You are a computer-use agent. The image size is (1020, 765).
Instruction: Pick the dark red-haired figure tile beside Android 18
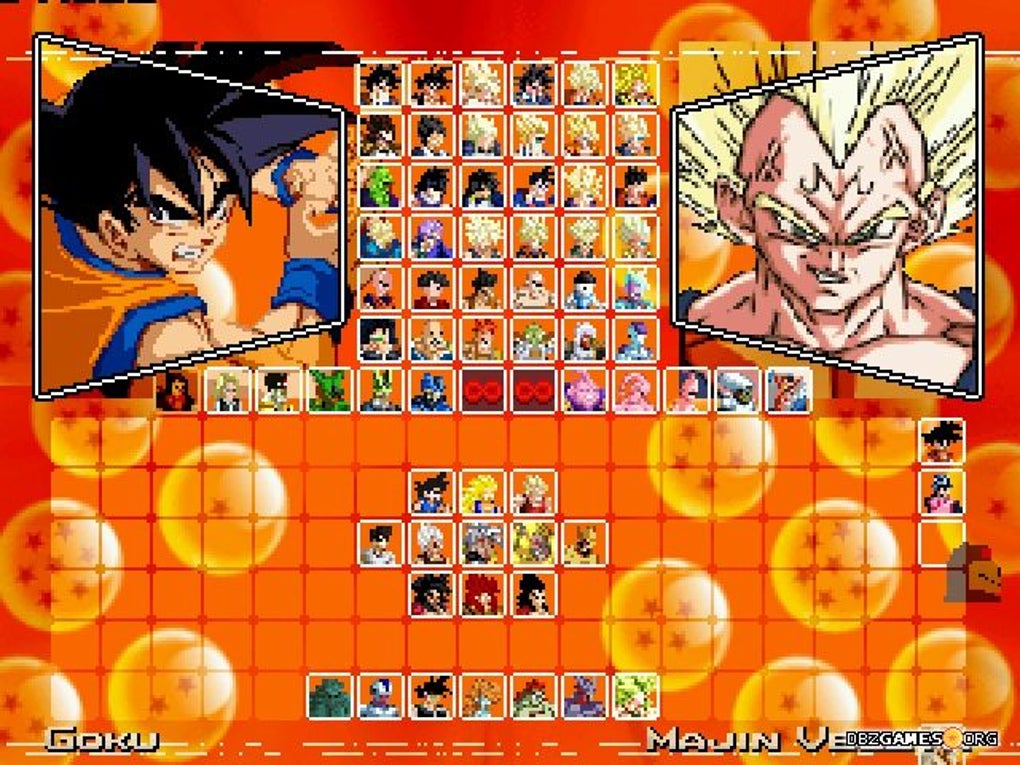(176, 391)
